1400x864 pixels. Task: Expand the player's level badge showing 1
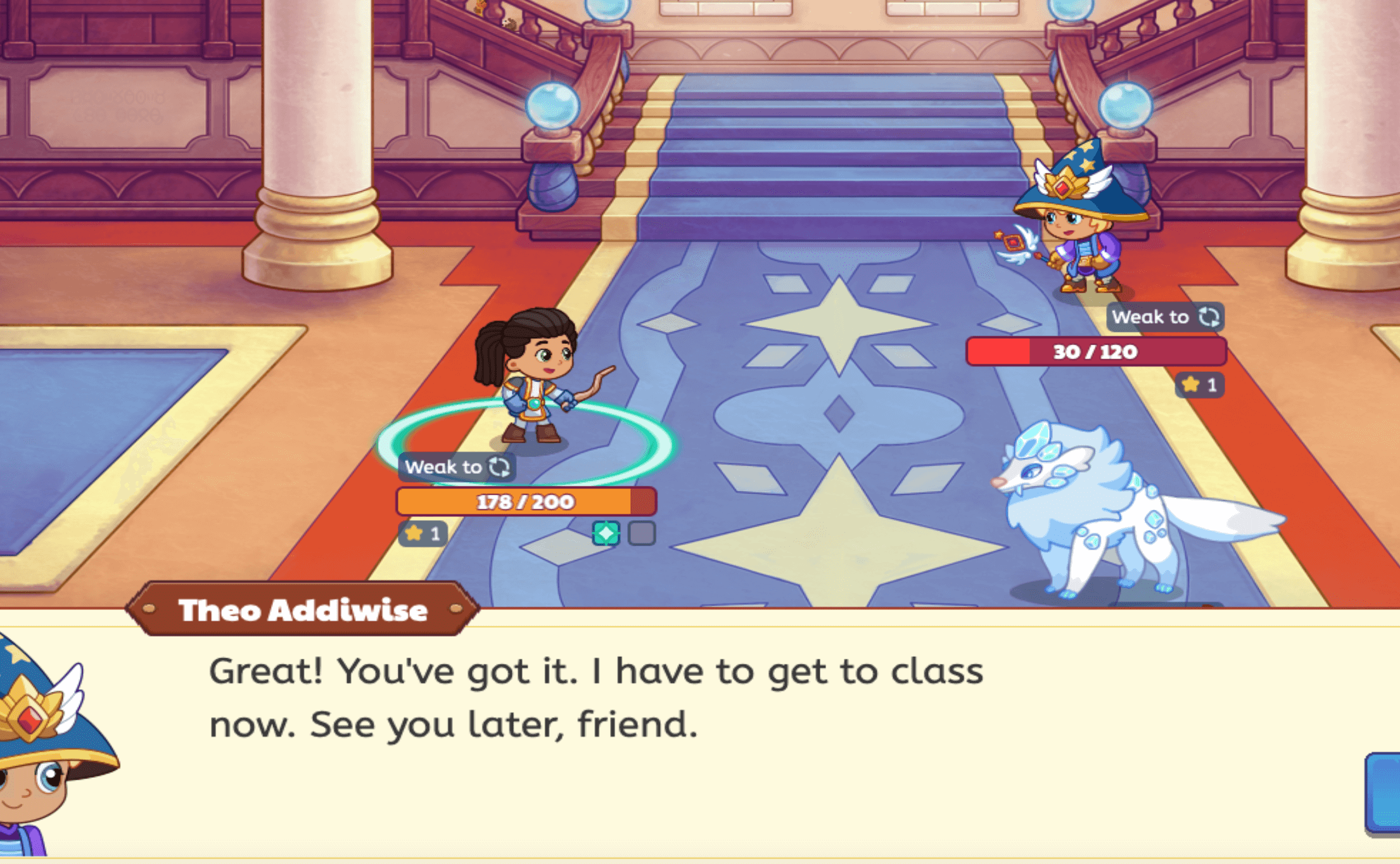point(423,533)
